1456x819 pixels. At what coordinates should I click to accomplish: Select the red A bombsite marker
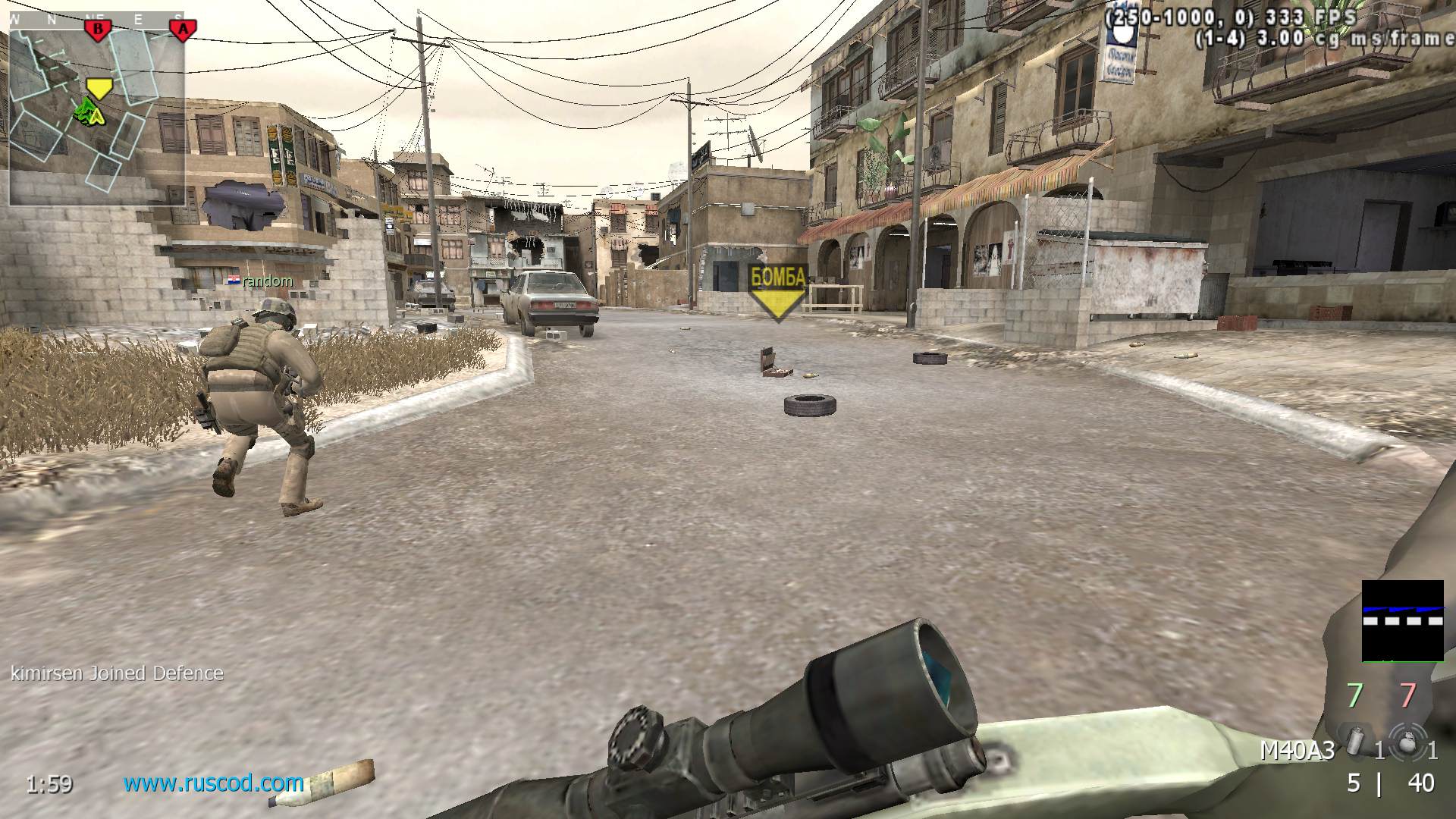tap(183, 30)
